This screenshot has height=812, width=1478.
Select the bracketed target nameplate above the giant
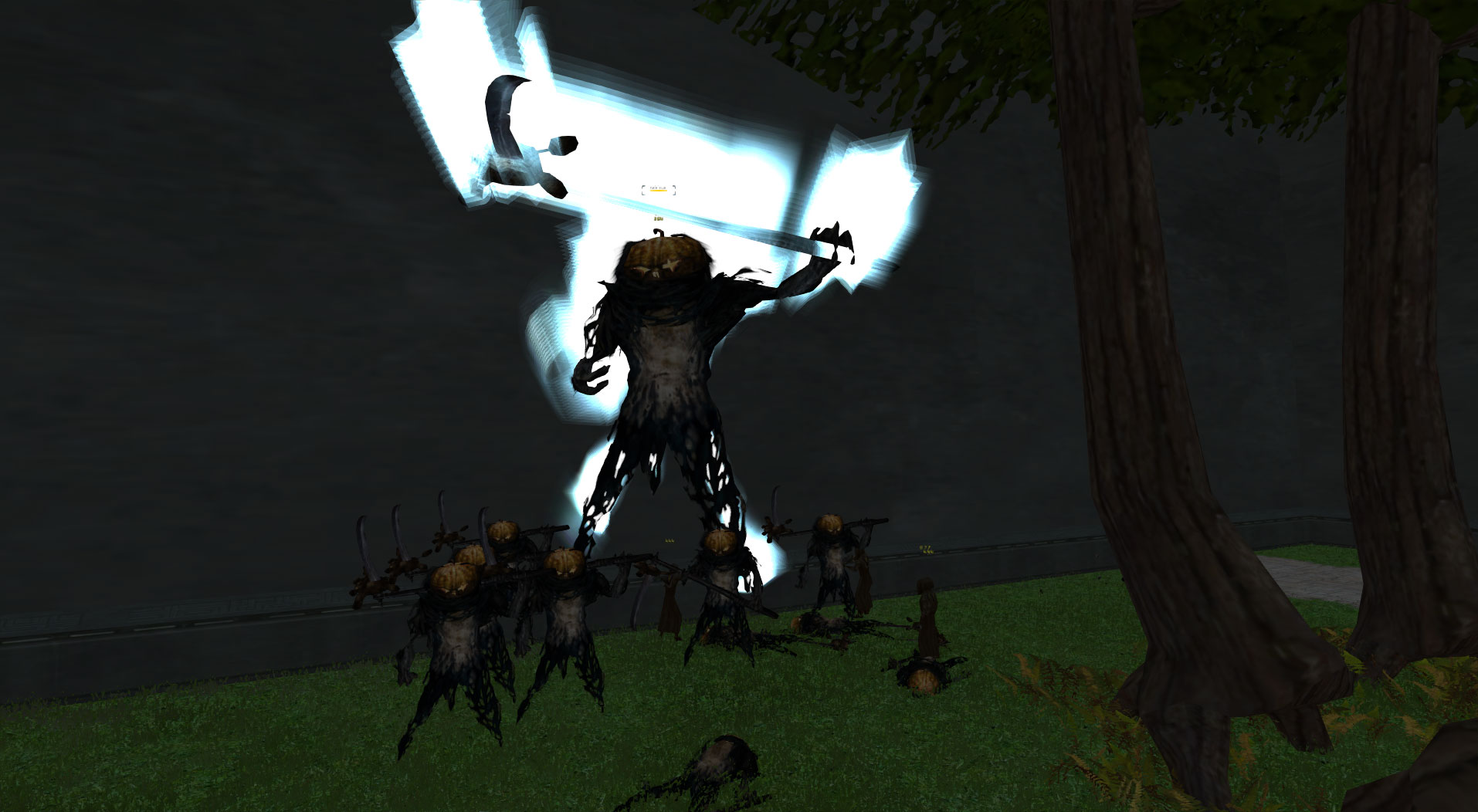point(658,189)
